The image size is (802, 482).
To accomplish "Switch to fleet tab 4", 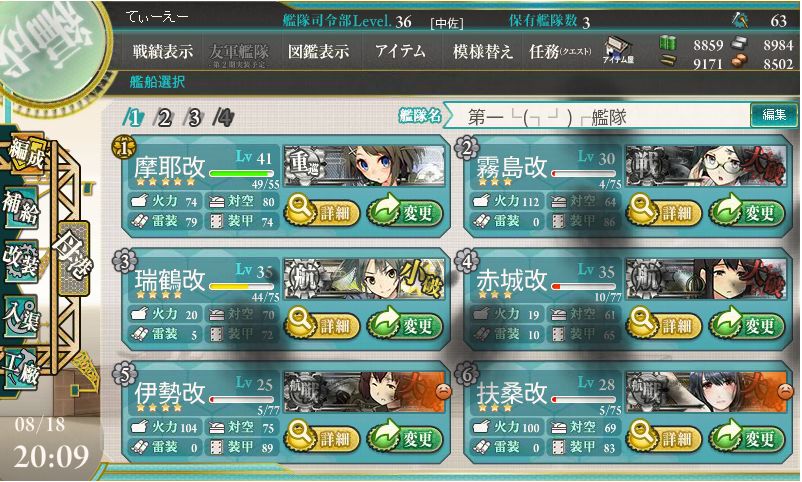I will [224, 117].
